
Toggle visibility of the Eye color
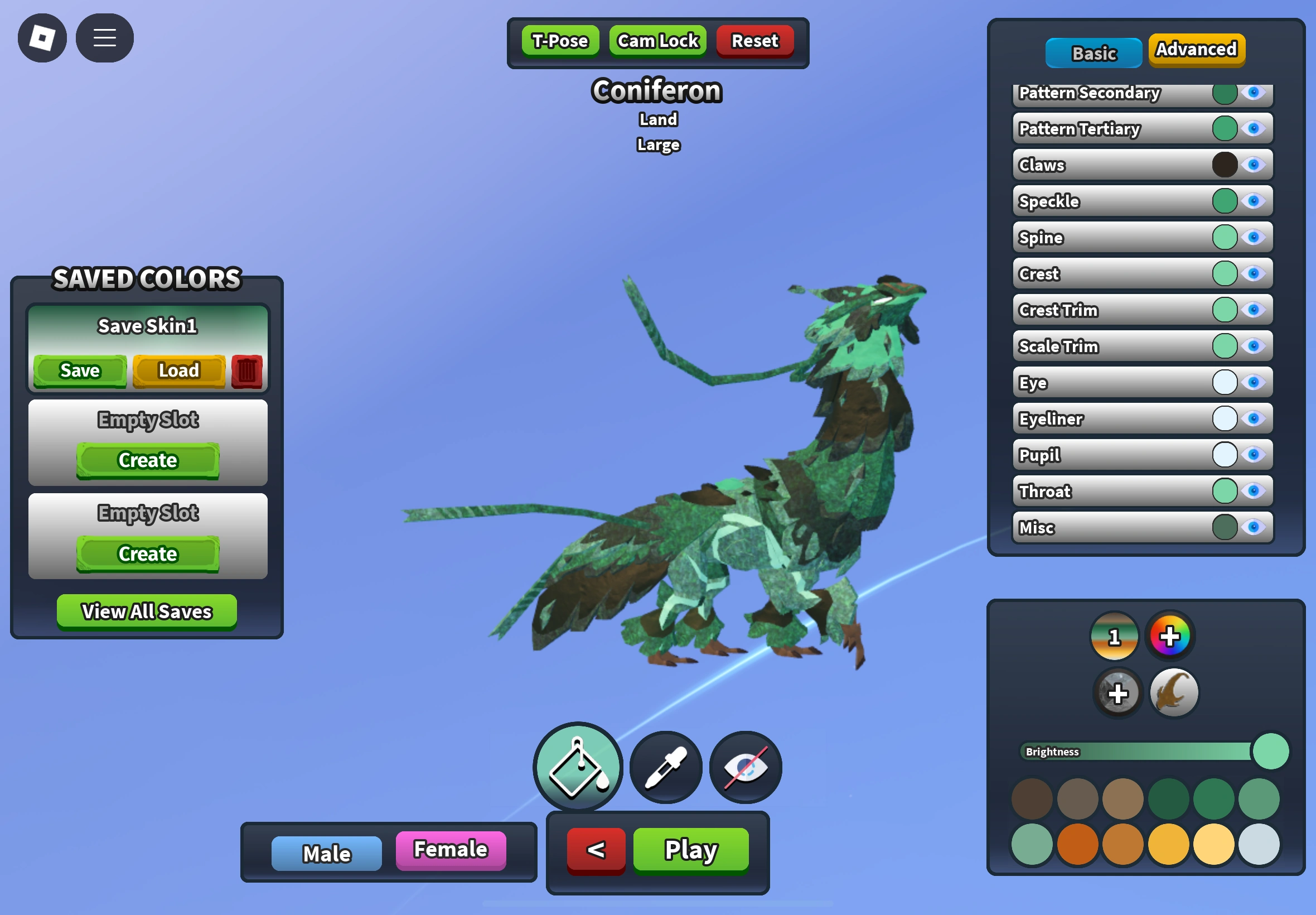coord(1254,382)
